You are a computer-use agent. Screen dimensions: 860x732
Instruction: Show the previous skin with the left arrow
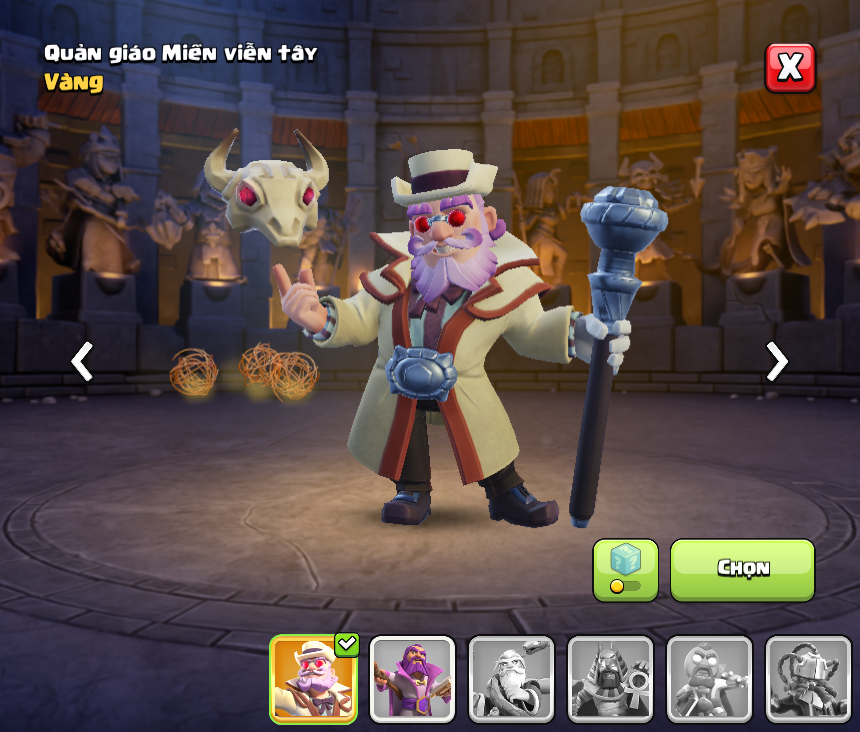[x=82, y=361]
